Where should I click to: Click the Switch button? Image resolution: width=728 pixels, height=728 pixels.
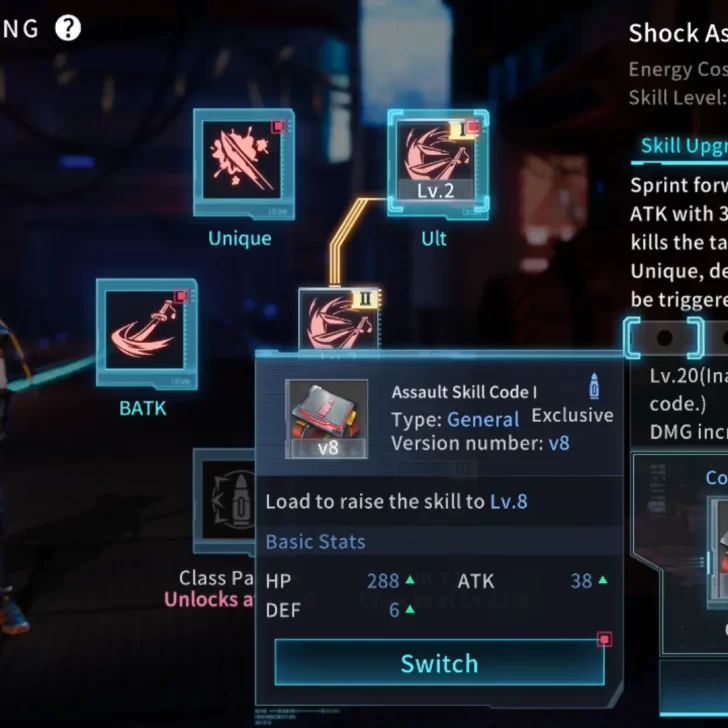click(x=439, y=663)
